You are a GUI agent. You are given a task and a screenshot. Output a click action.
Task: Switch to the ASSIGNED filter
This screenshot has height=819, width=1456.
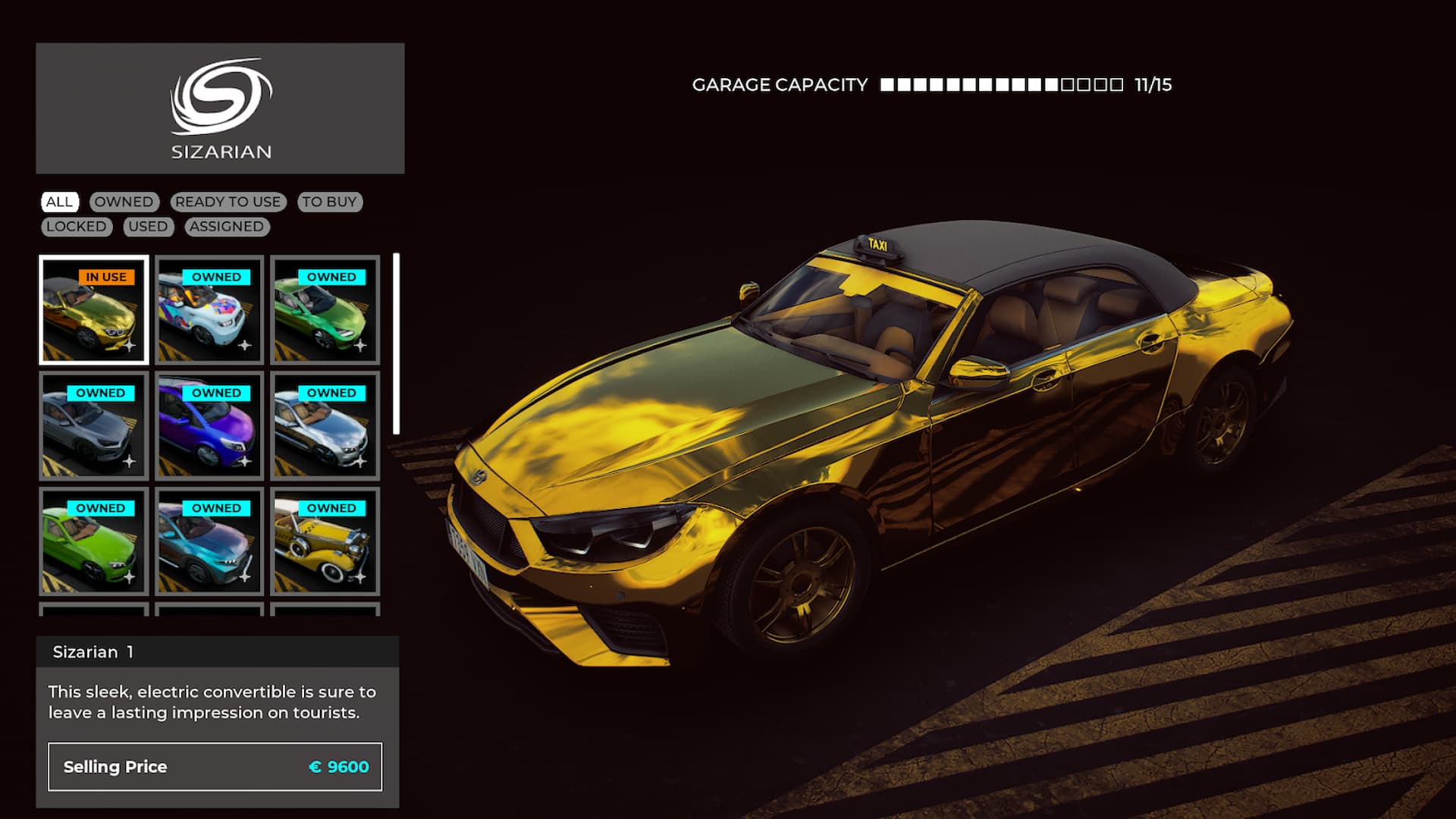pos(227,227)
